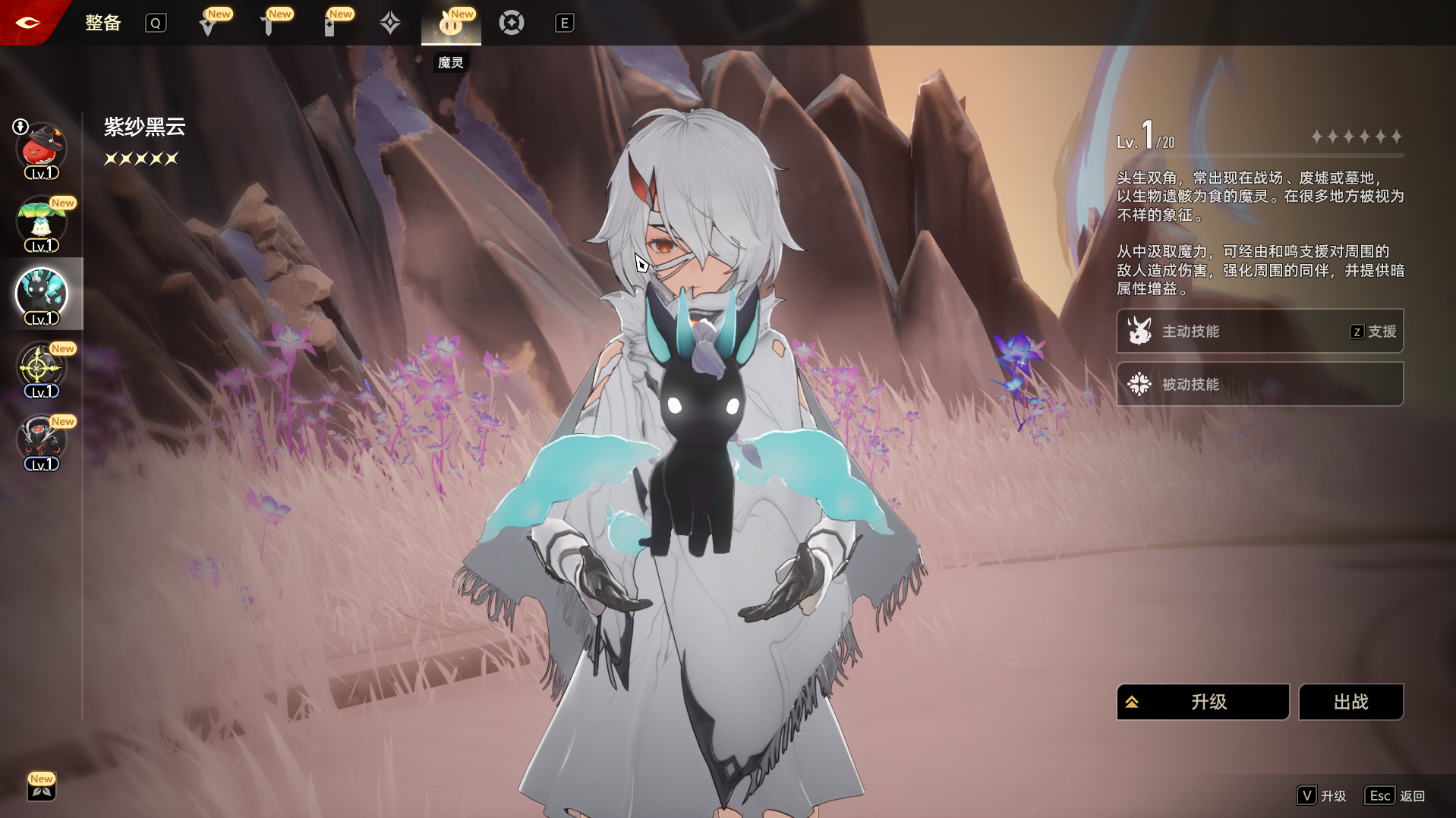Choose the green mushroom-cap spirit
The width and height of the screenshot is (1456, 818).
point(41,222)
